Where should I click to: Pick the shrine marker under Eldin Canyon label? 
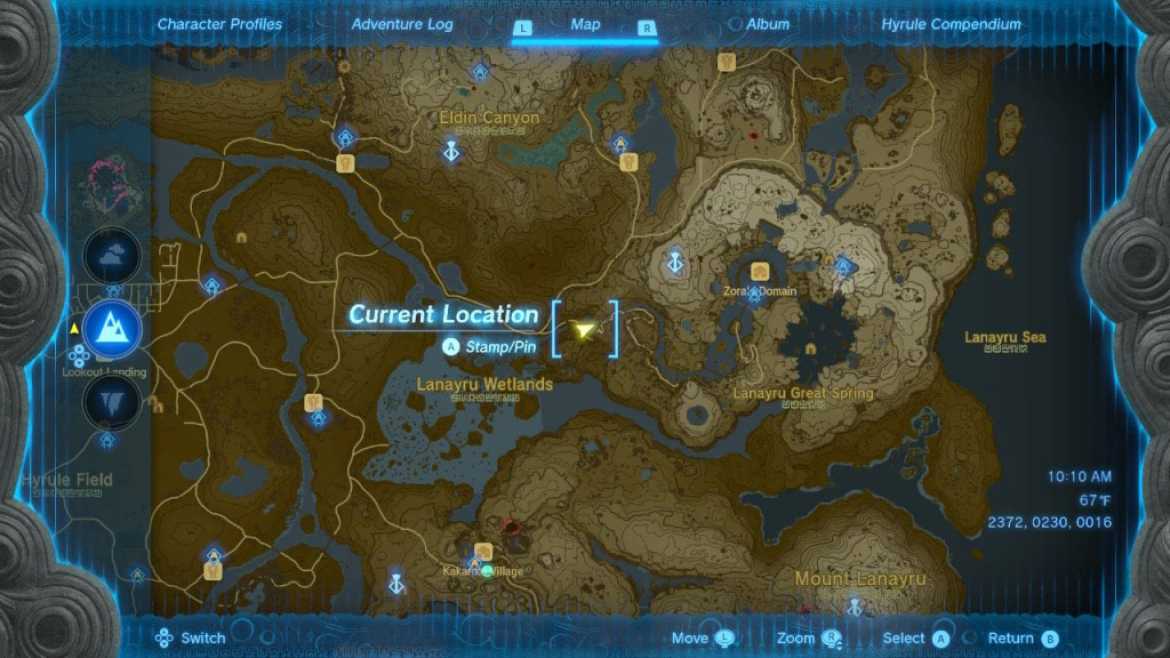(452, 151)
